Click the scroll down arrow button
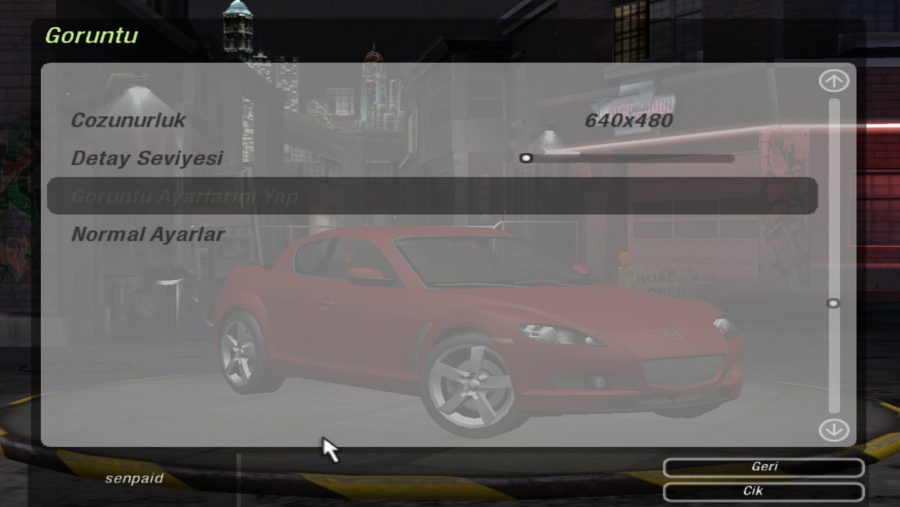This screenshot has height=507, width=900. tap(833, 430)
